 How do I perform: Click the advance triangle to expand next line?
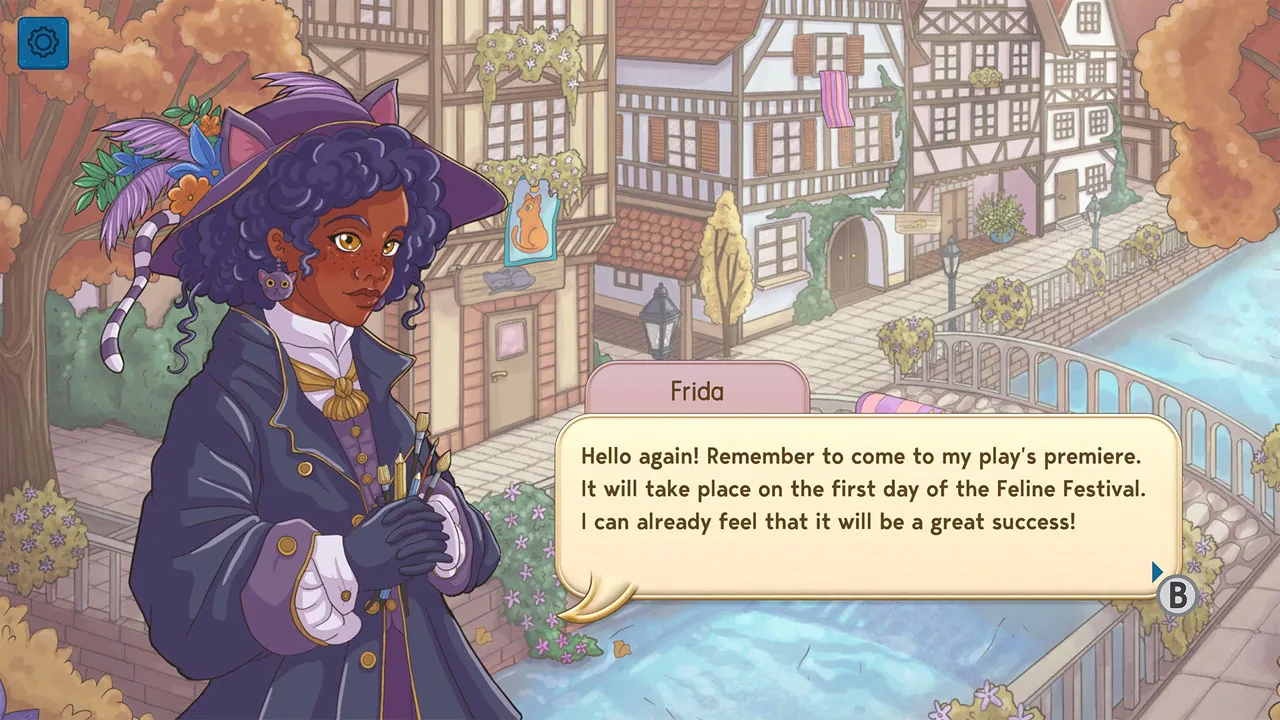click(x=1156, y=571)
